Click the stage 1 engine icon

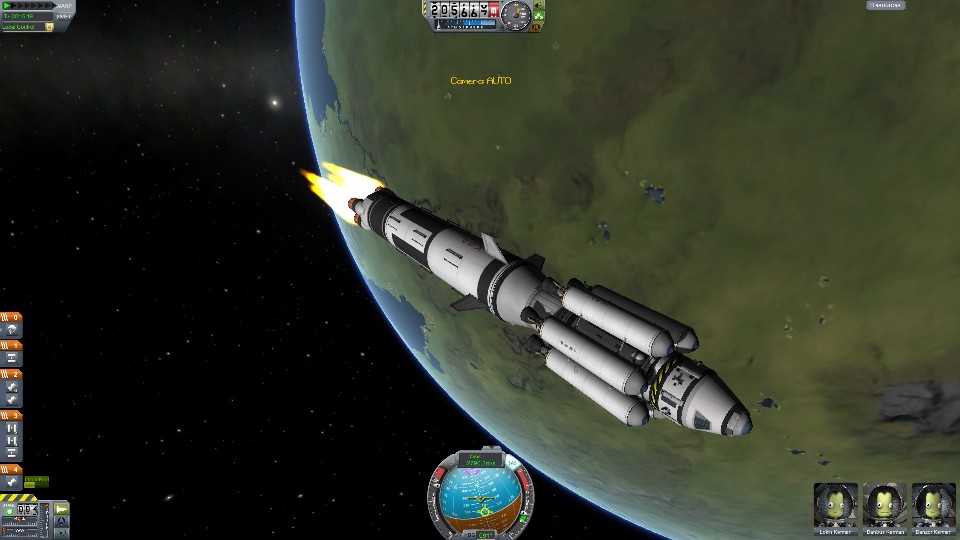[x=13, y=357]
